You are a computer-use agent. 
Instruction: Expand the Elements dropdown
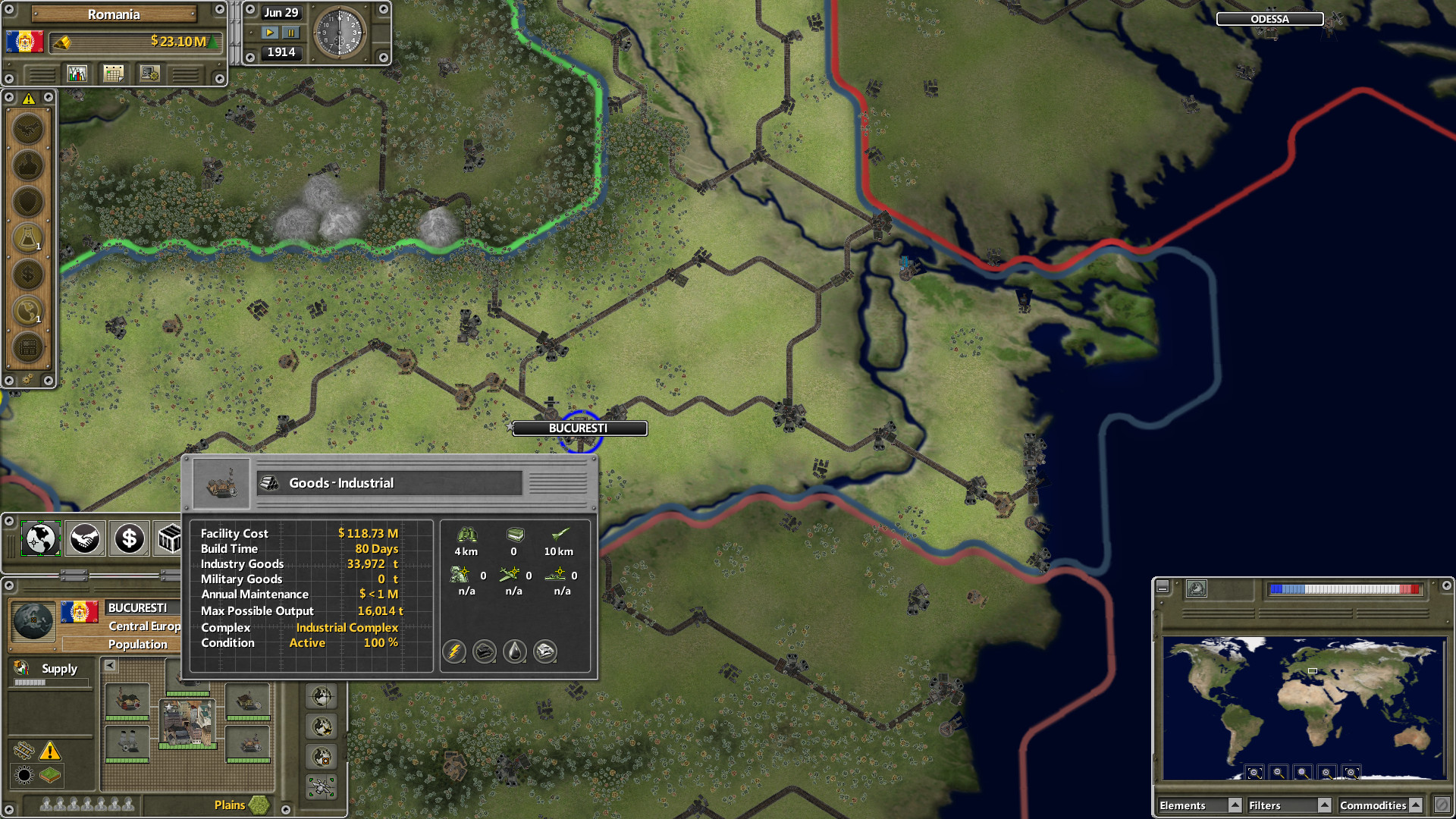point(1235,805)
